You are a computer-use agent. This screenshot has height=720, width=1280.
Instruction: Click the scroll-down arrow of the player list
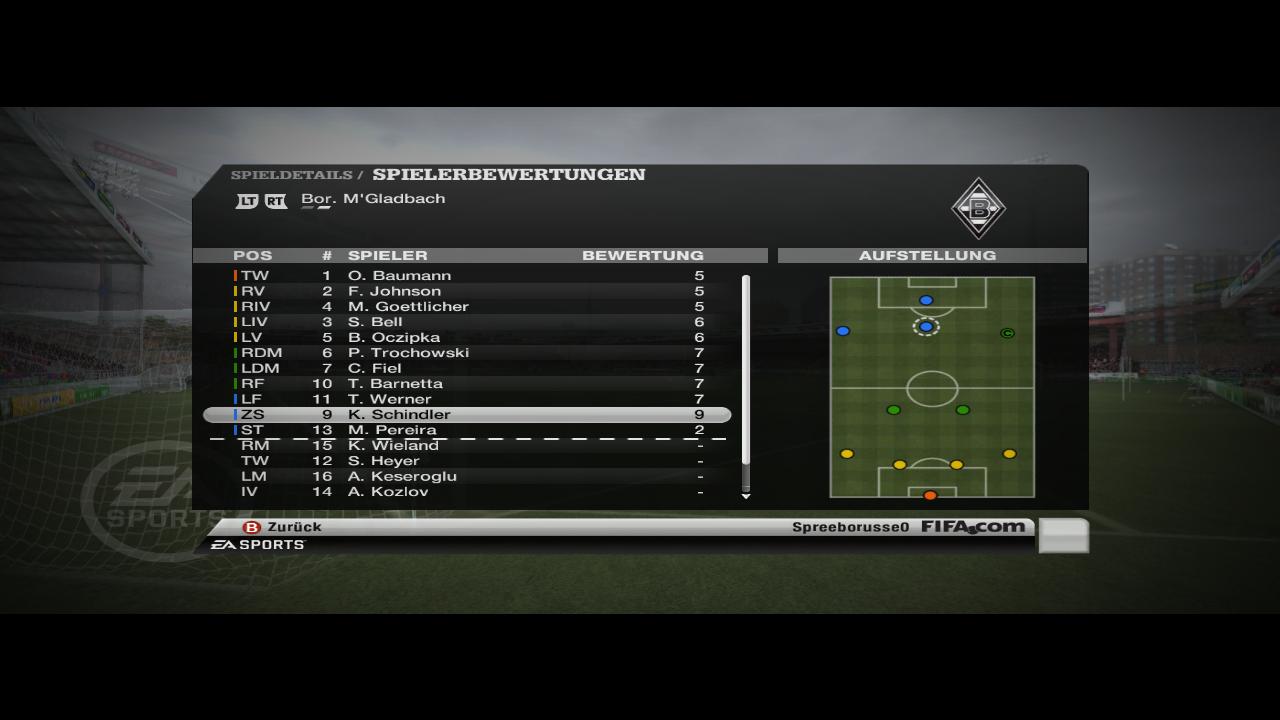coord(745,496)
